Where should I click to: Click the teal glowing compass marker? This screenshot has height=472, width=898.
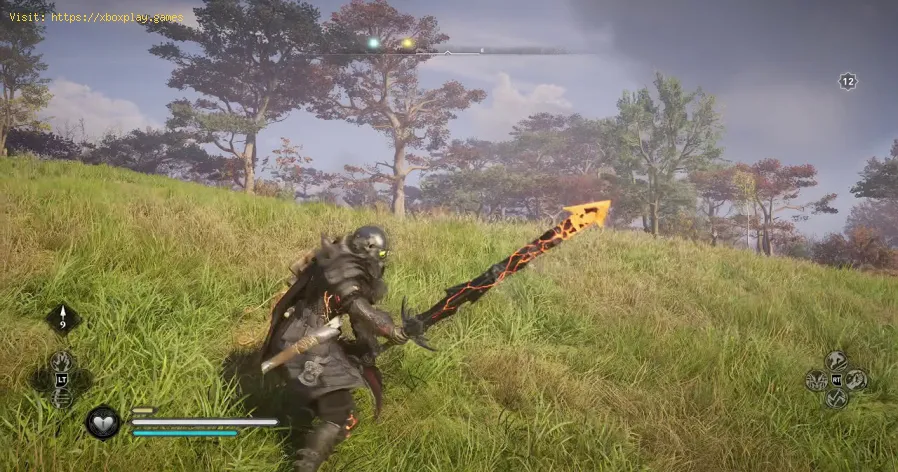pos(373,44)
